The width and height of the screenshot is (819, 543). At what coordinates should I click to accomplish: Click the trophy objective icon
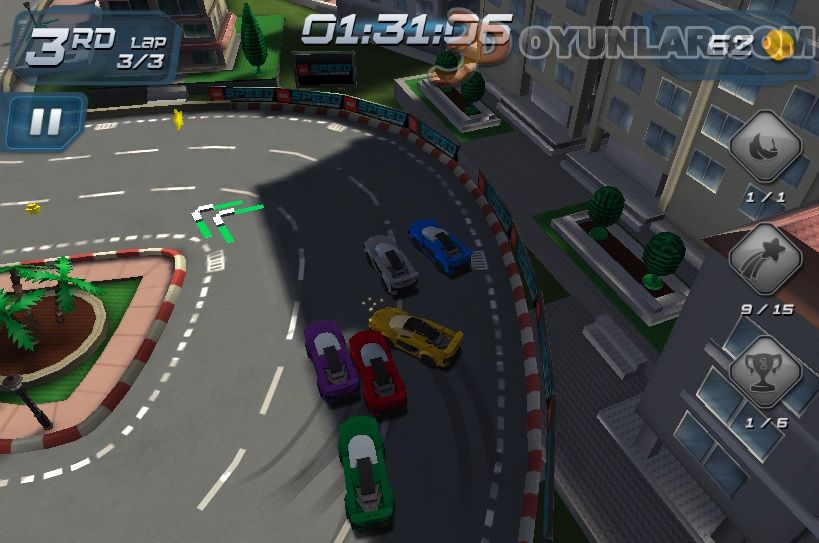pyautogui.click(x=765, y=372)
